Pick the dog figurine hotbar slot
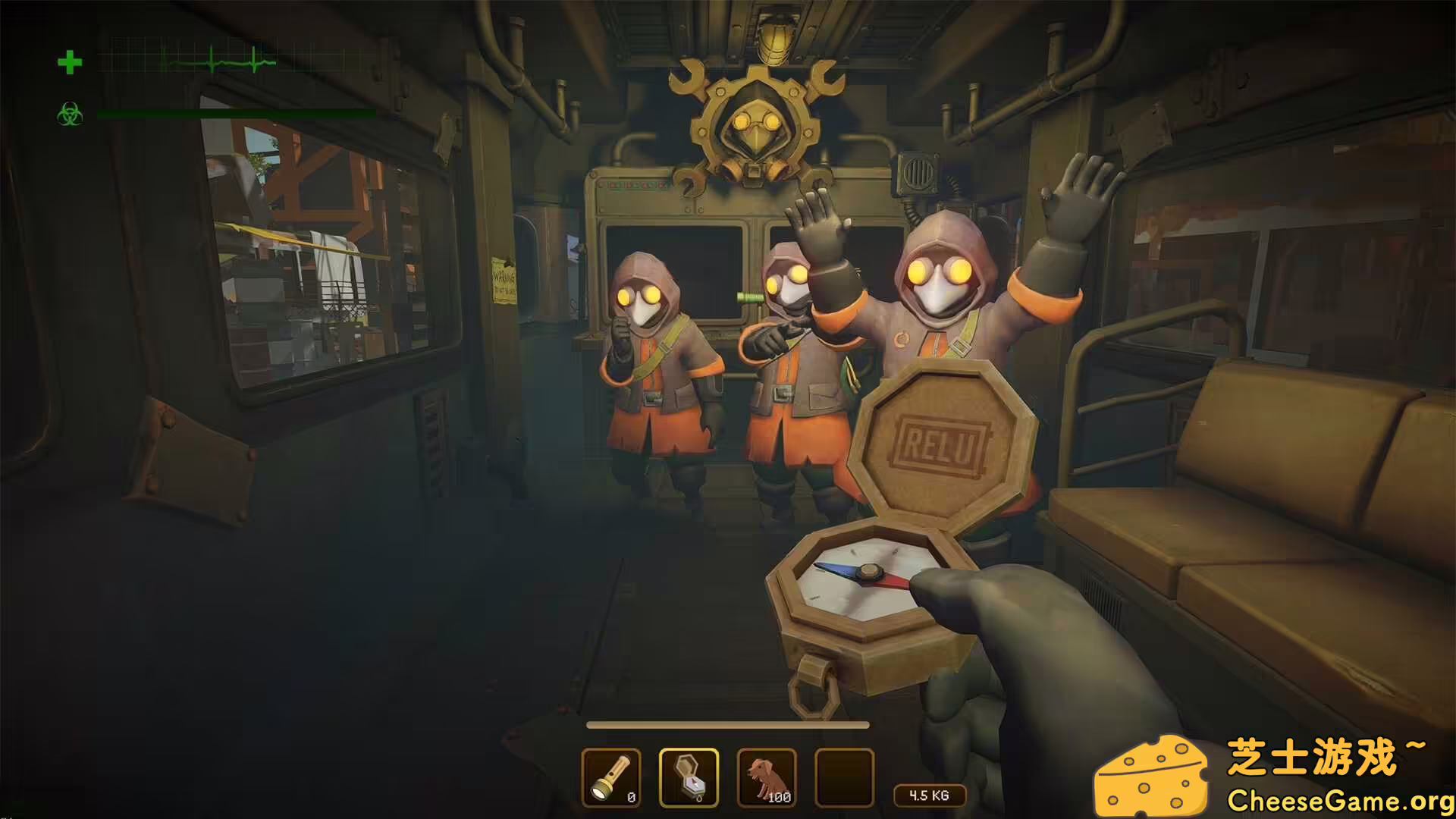Screen dimensions: 1456x819 767,777
